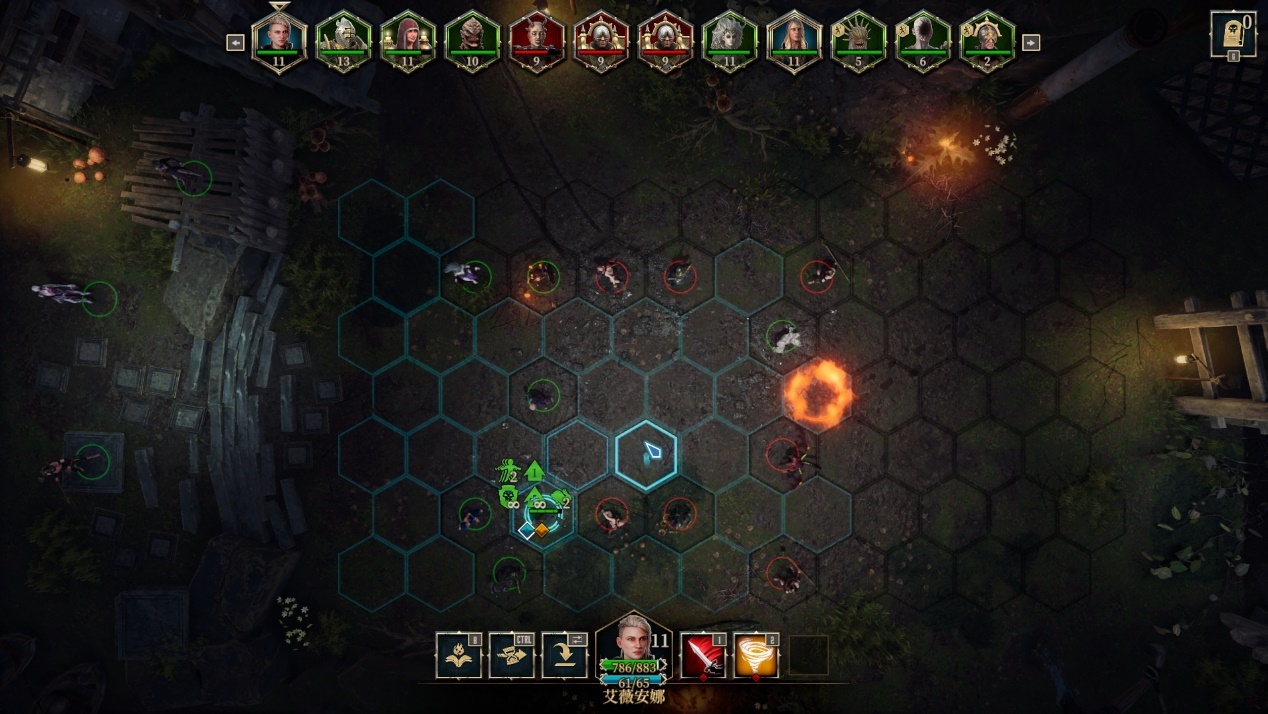The height and width of the screenshot is (714, 1268).
Task: Use the red sword attack ability
Action: (x=703, y=656)
